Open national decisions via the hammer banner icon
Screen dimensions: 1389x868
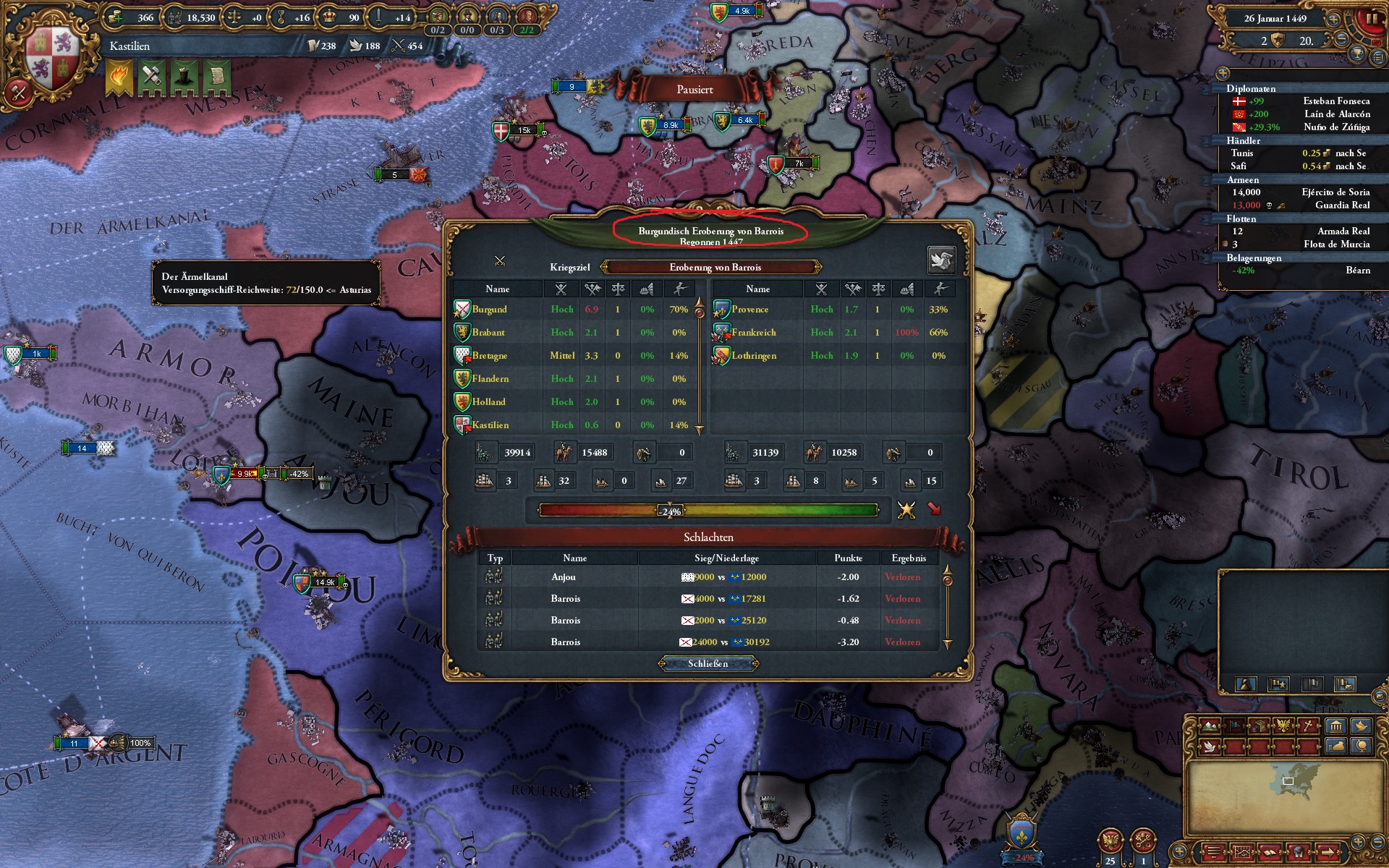point(152,76)
